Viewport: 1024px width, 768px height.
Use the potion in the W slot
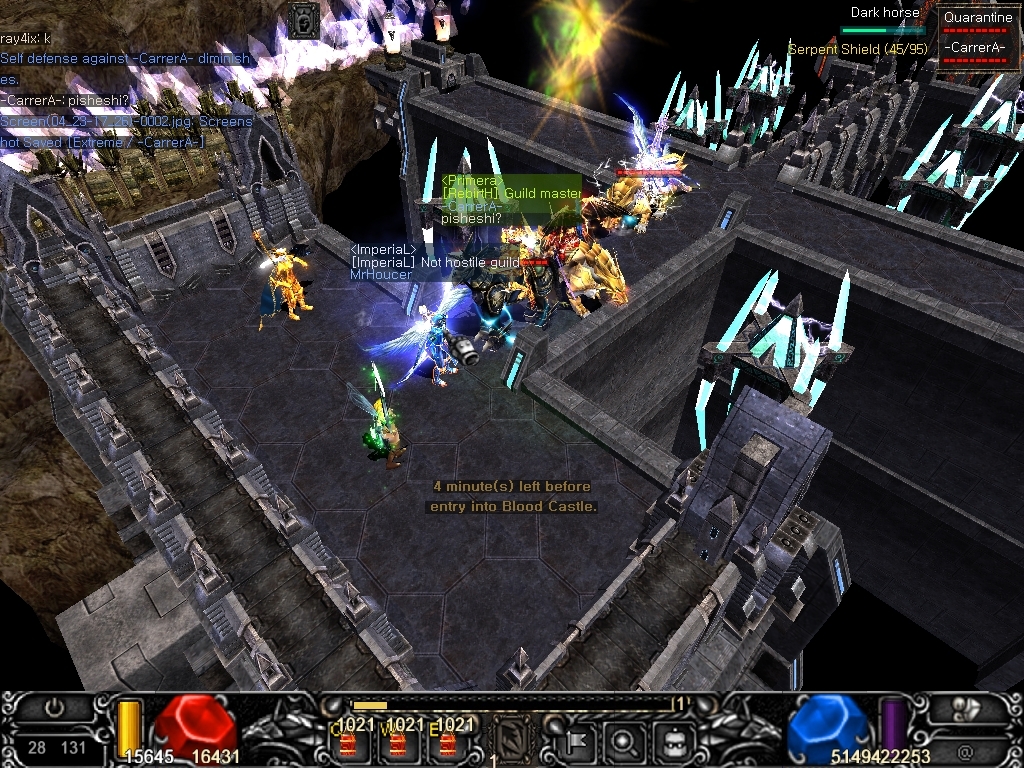tap(396, 742)
